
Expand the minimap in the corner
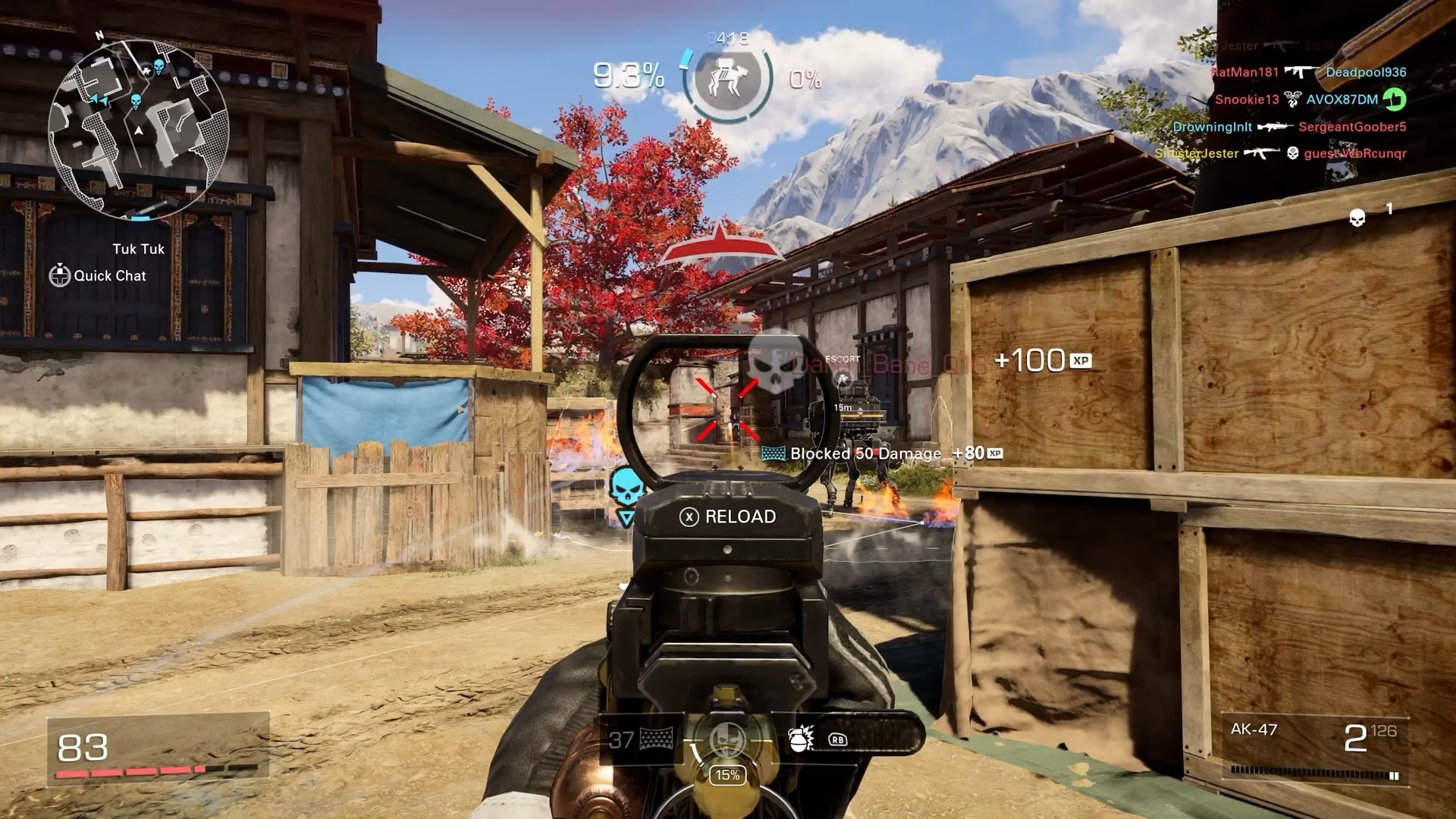pos(140,121)
